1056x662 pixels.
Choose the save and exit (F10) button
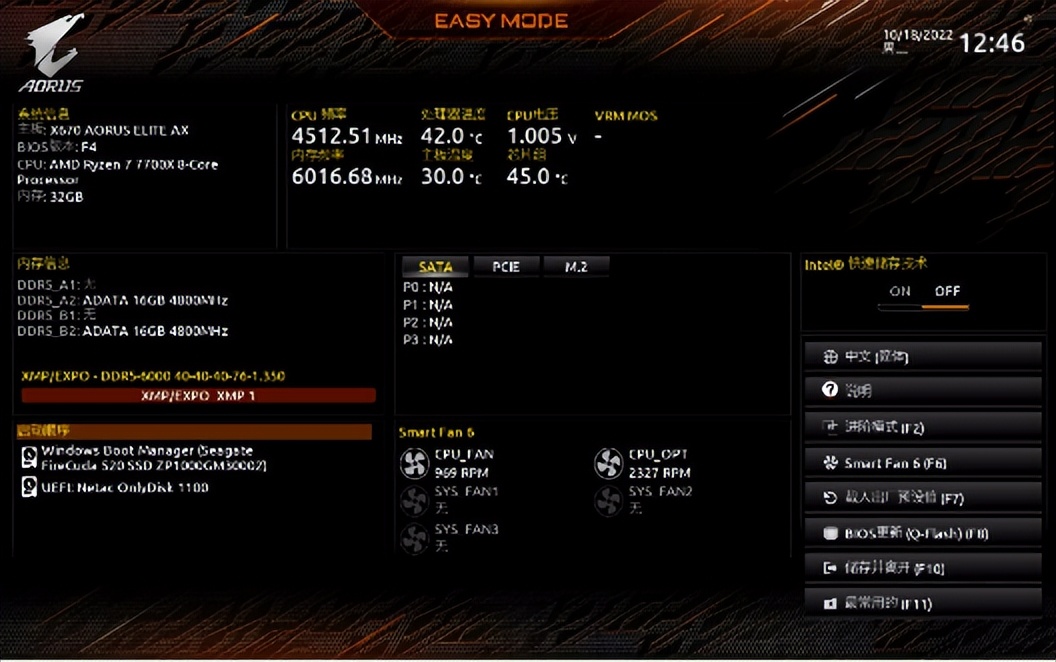coord(922,568)
